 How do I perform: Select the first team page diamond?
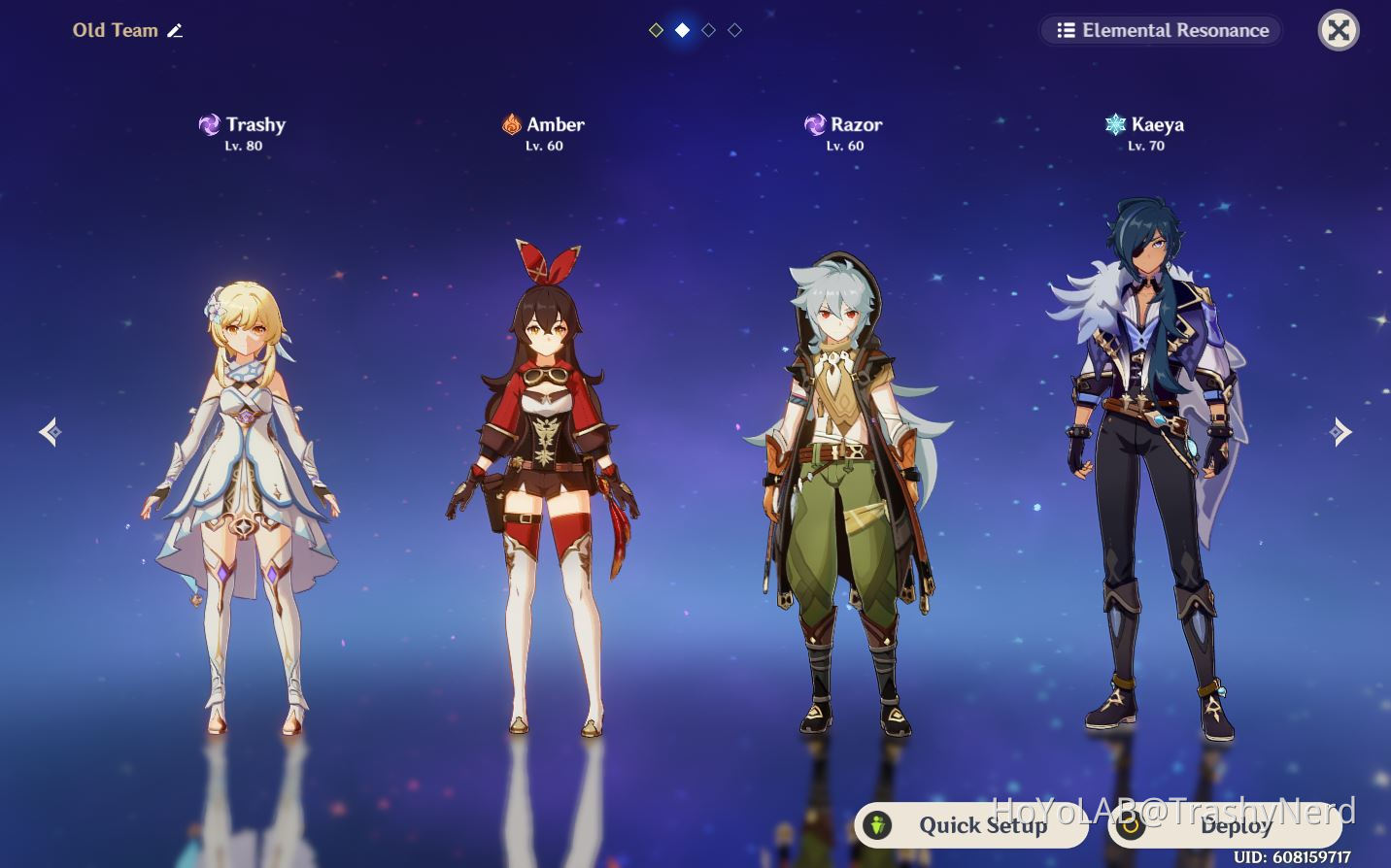pyautogui.click(x=656, y=30)
